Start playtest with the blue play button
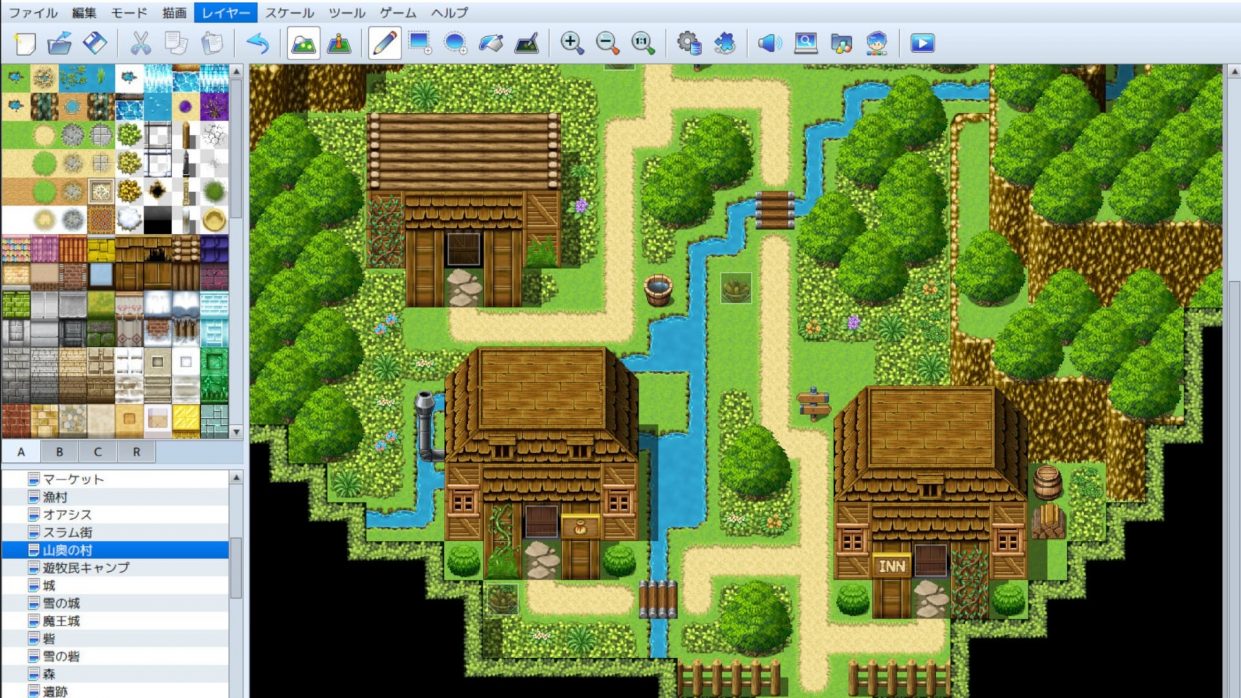This screenshot has width=1241, height=698. pos(922,44)
